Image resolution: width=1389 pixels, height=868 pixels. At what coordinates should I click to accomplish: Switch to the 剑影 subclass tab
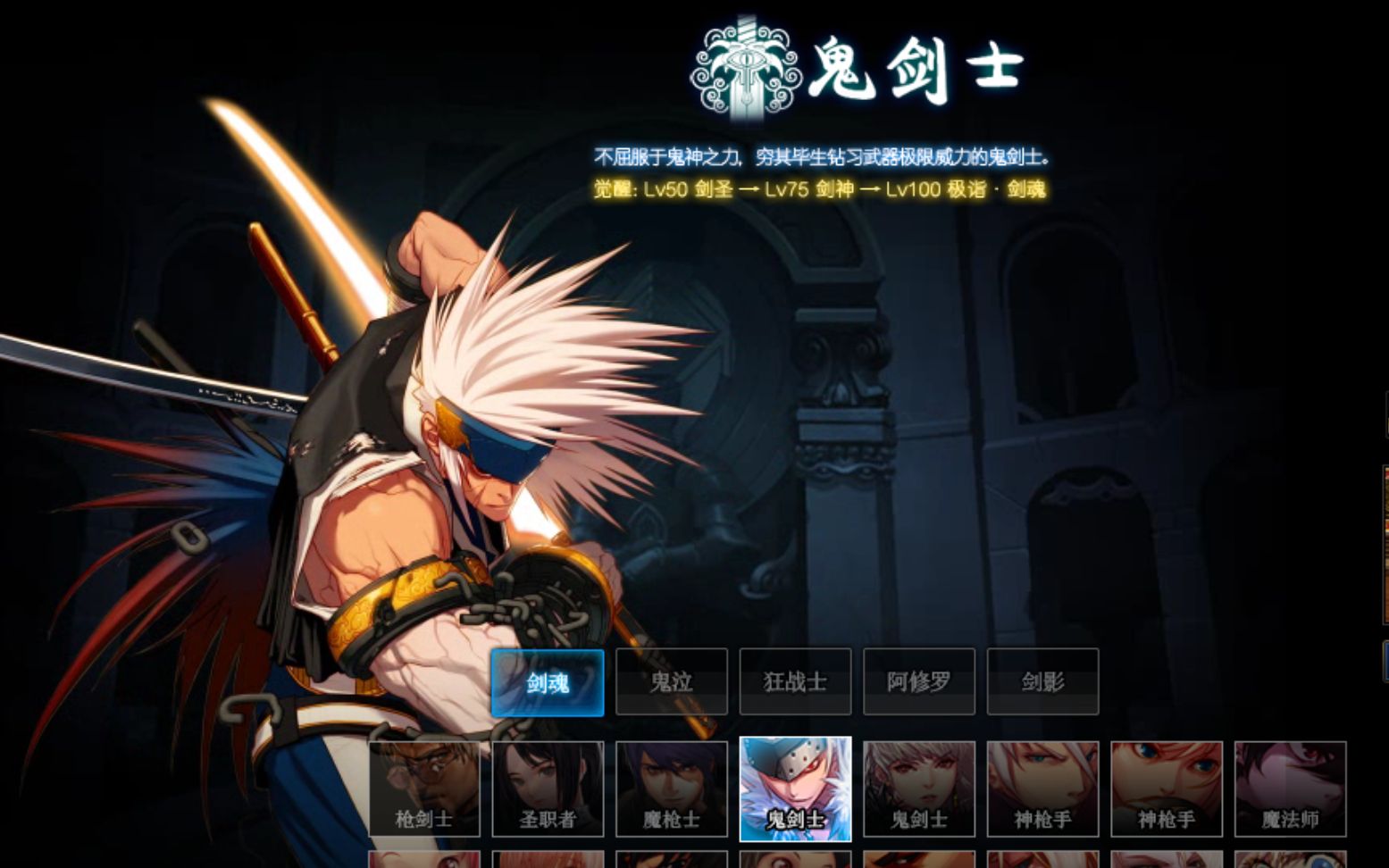[1042, 681]
